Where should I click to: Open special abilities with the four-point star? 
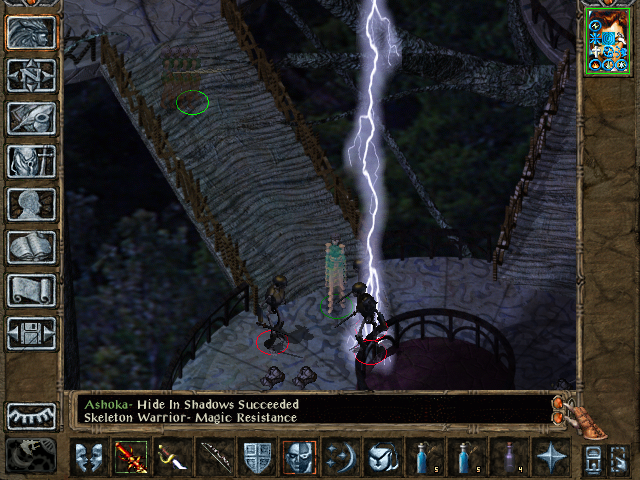click(x=550, y=458)
